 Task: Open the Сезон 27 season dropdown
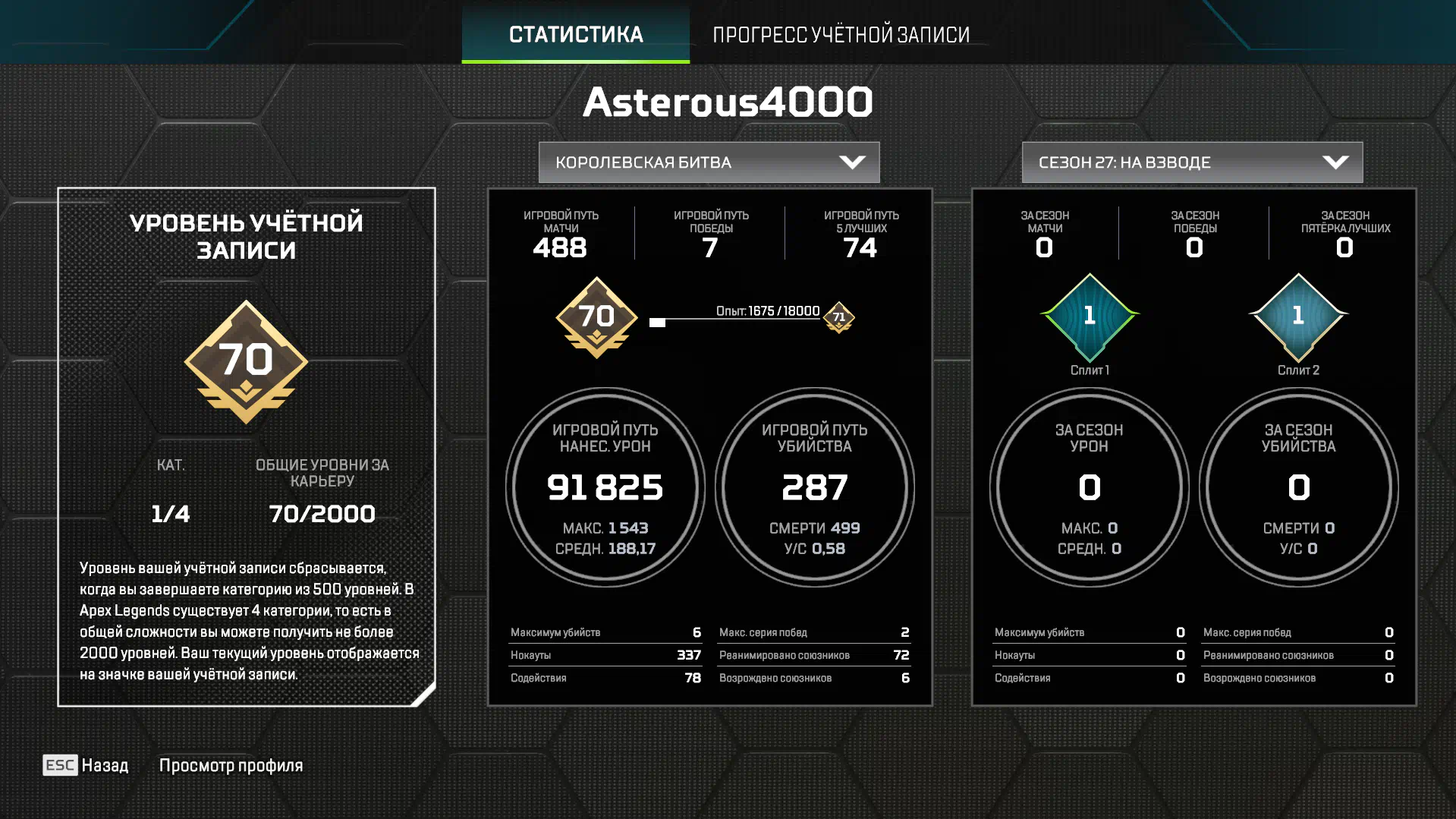1192,162
